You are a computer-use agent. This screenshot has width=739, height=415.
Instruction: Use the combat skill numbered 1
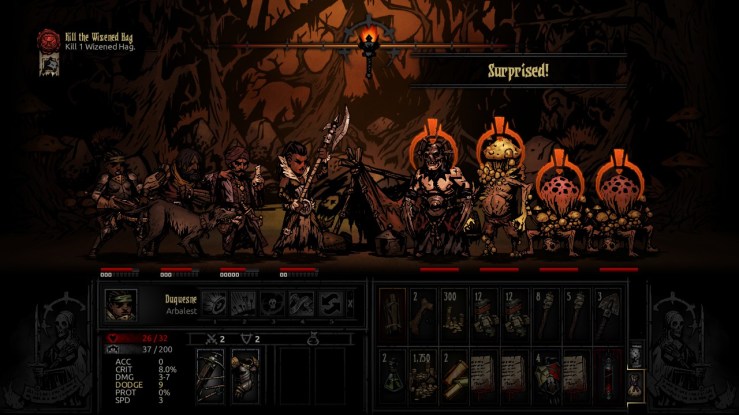[x=213, y=304]
